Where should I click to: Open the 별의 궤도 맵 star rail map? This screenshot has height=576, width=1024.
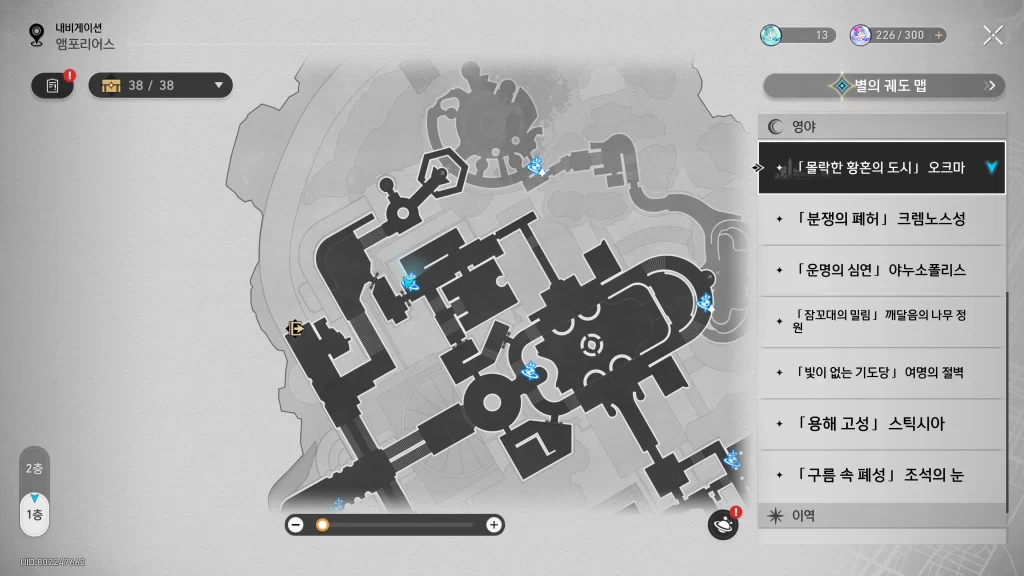[884, 86]
